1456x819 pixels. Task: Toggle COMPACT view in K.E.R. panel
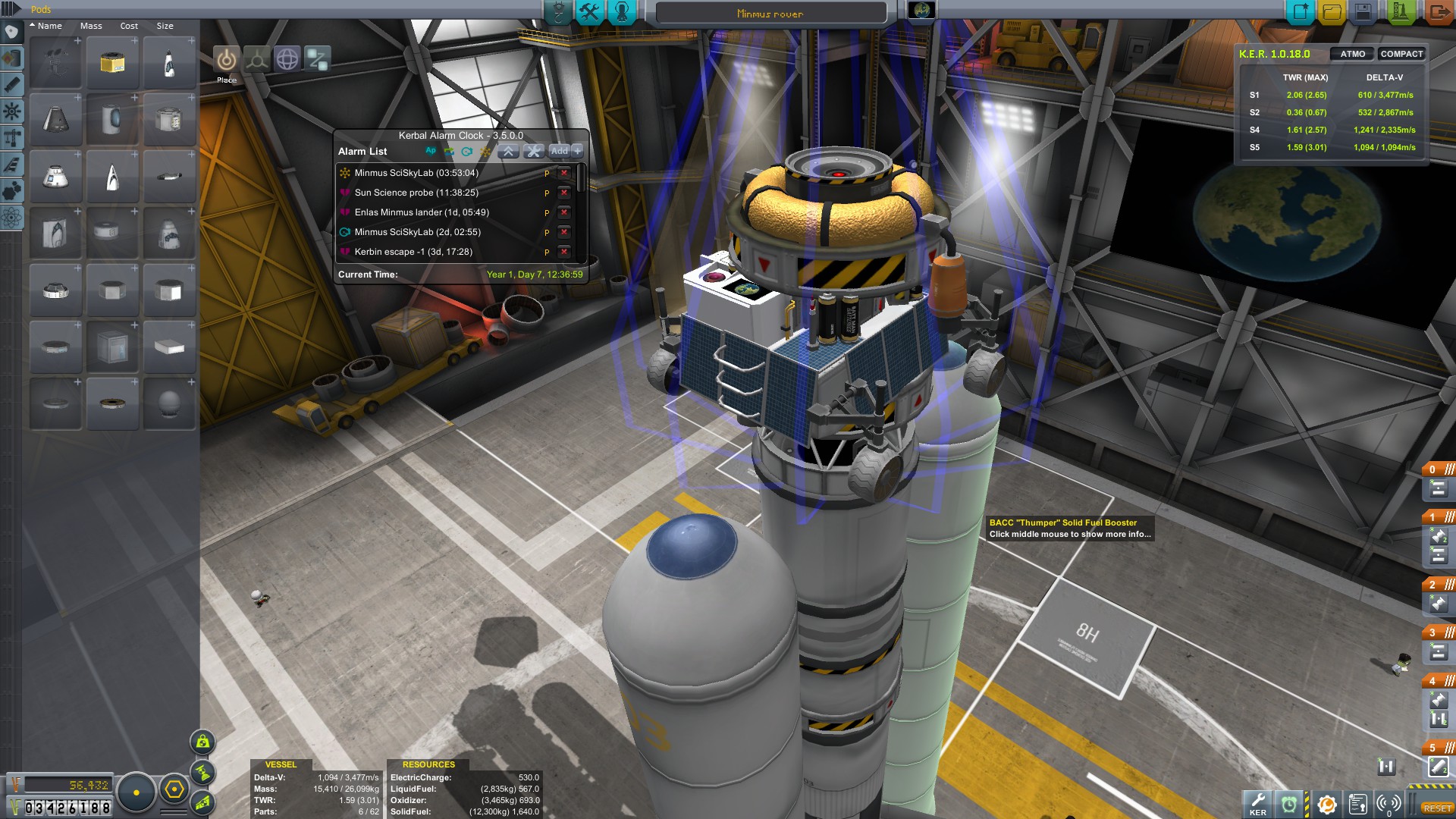[x=1401, y=54]
